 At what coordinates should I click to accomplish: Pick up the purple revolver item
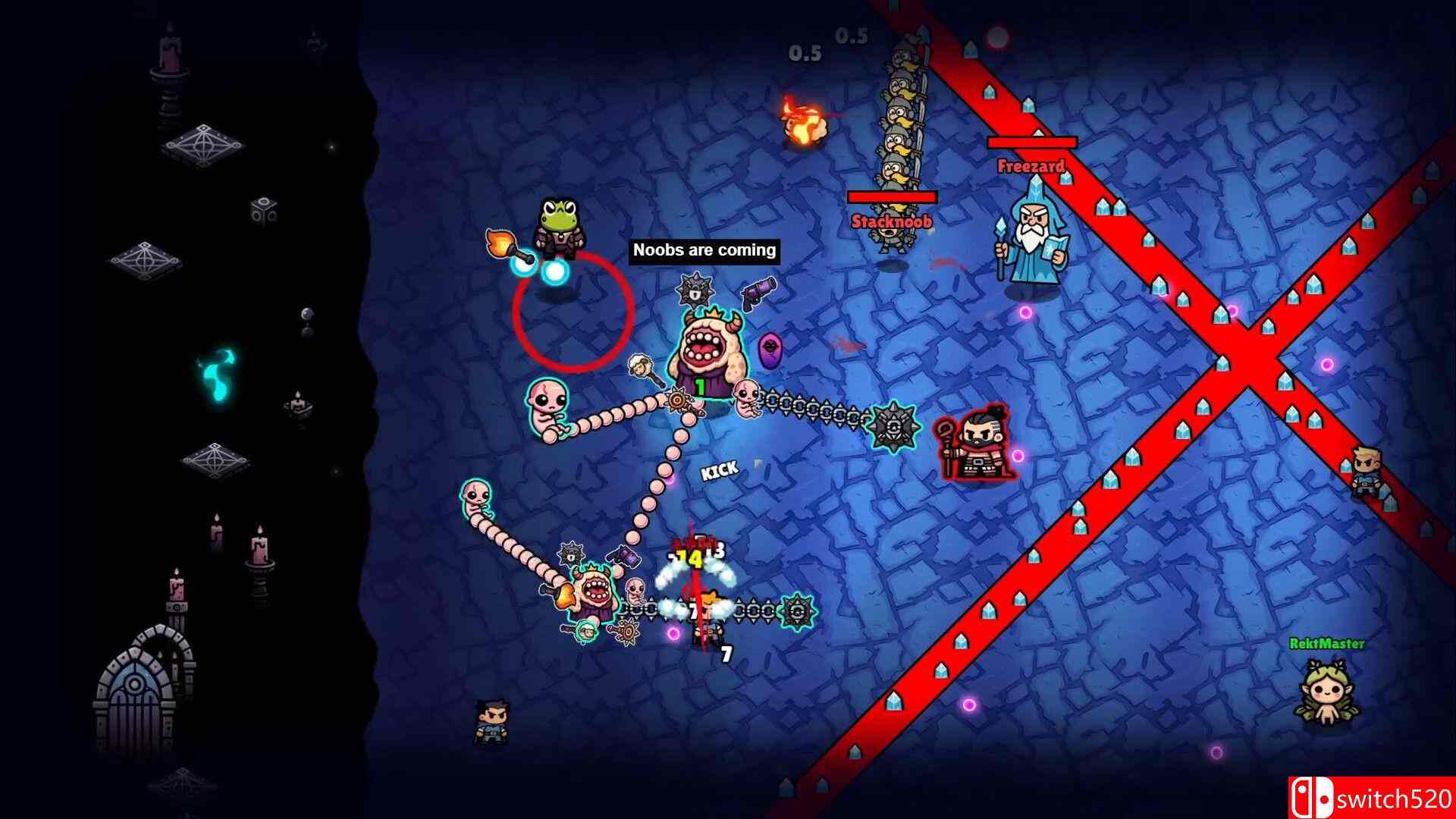click(x=758, y=291)
